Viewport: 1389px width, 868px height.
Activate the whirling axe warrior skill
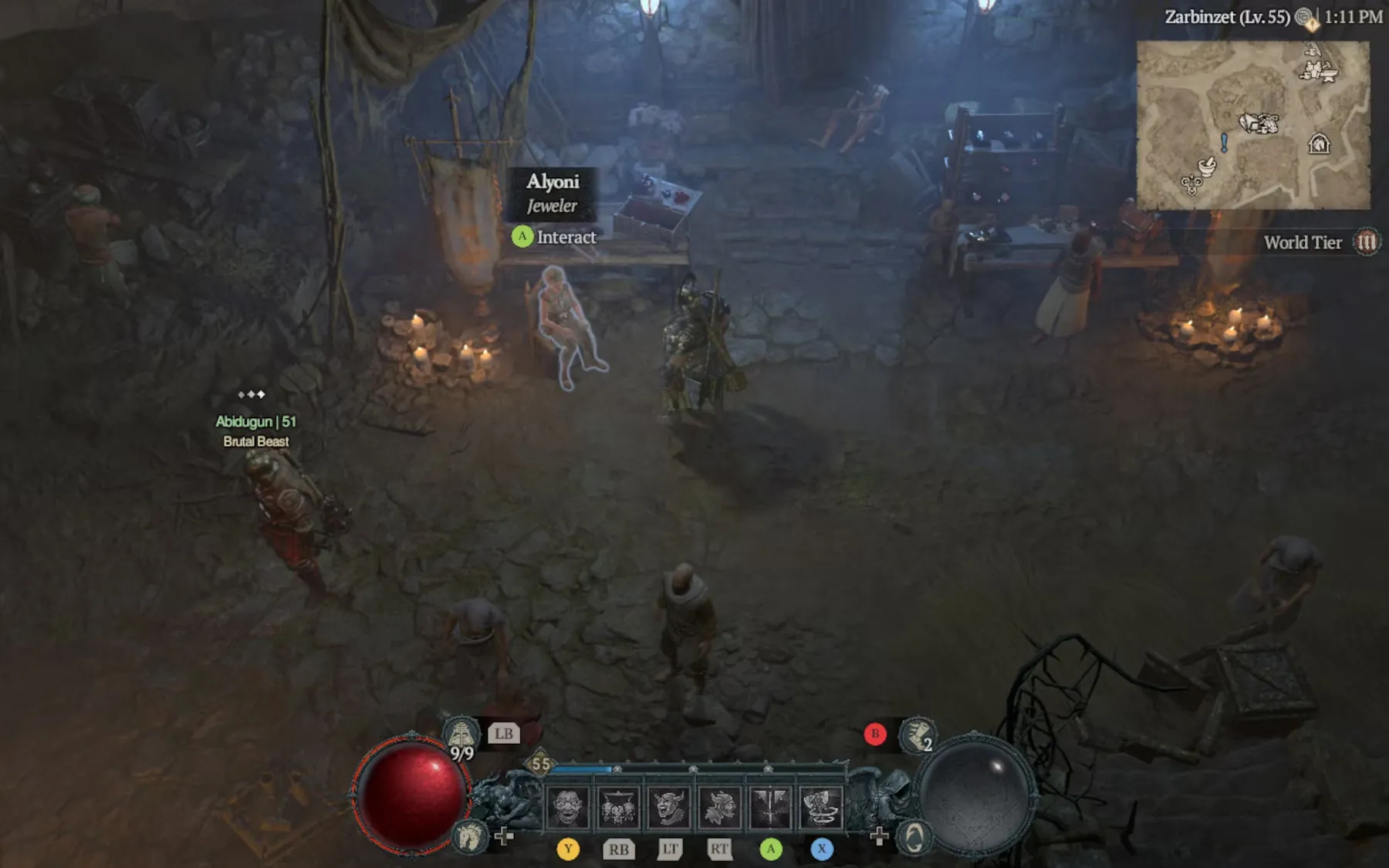pyautogui.click(x=821, y=808)
